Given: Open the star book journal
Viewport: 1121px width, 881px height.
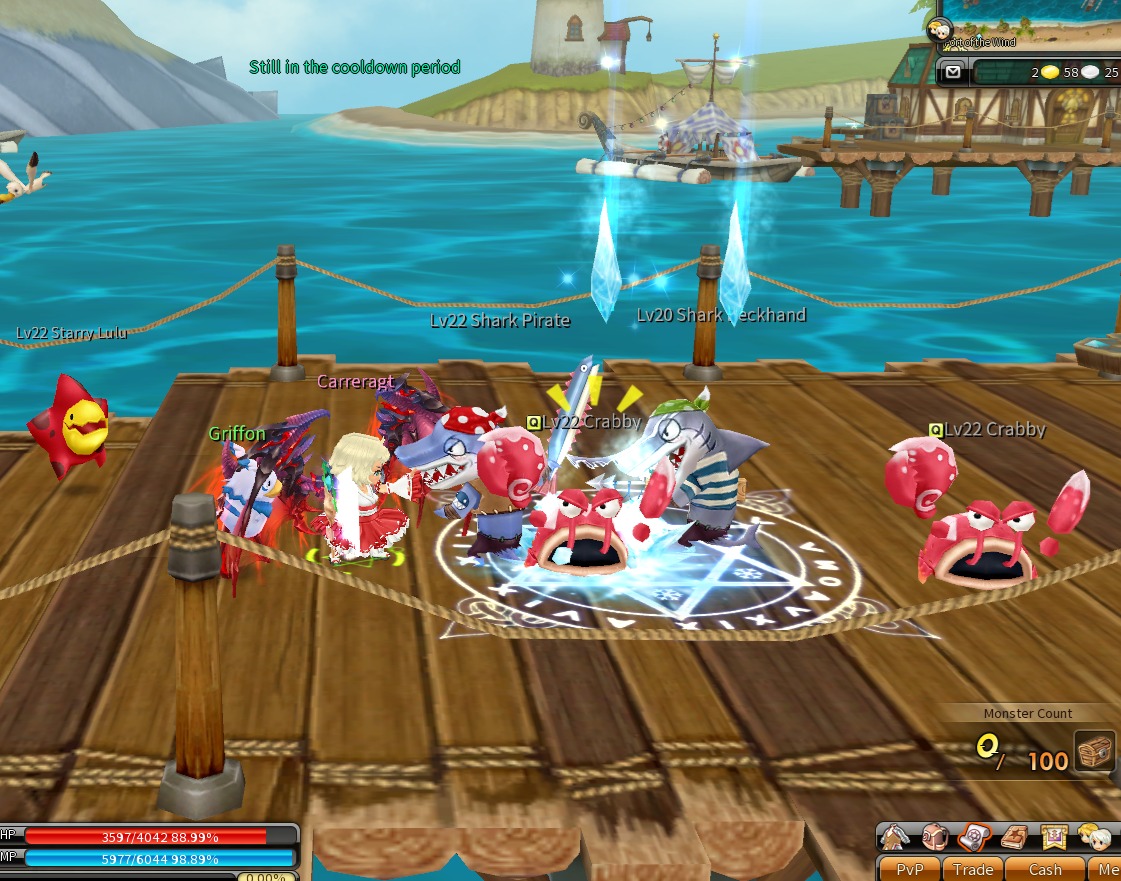Looking at the screenshot, I should tap(1012, 836).
